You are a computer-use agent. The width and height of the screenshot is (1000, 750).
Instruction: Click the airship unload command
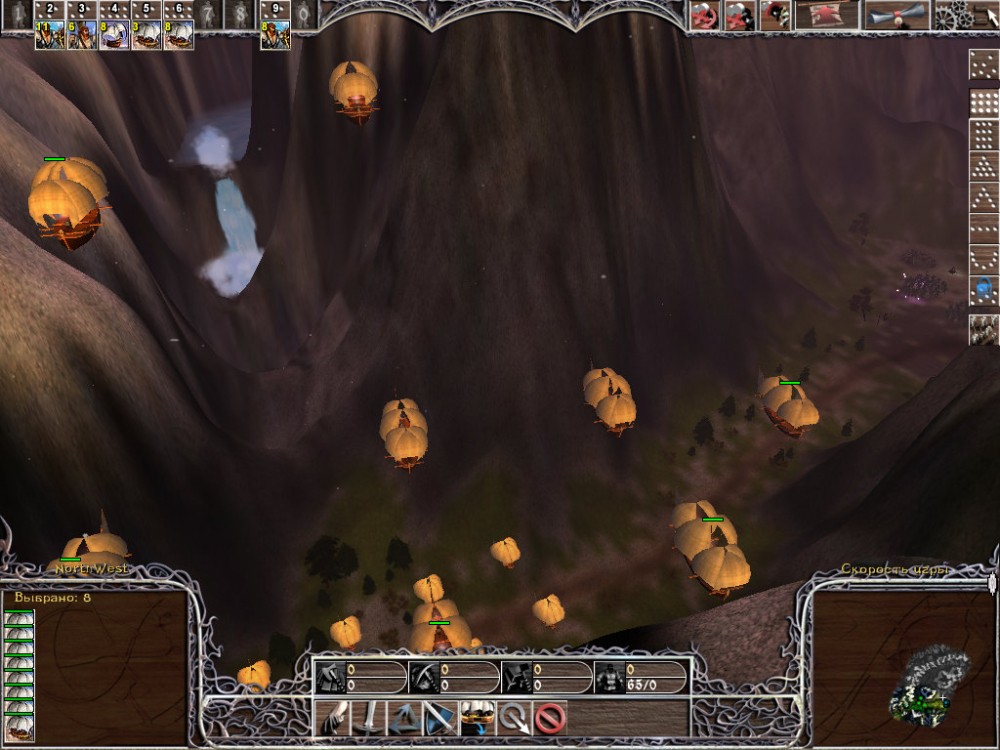(477, 716)
